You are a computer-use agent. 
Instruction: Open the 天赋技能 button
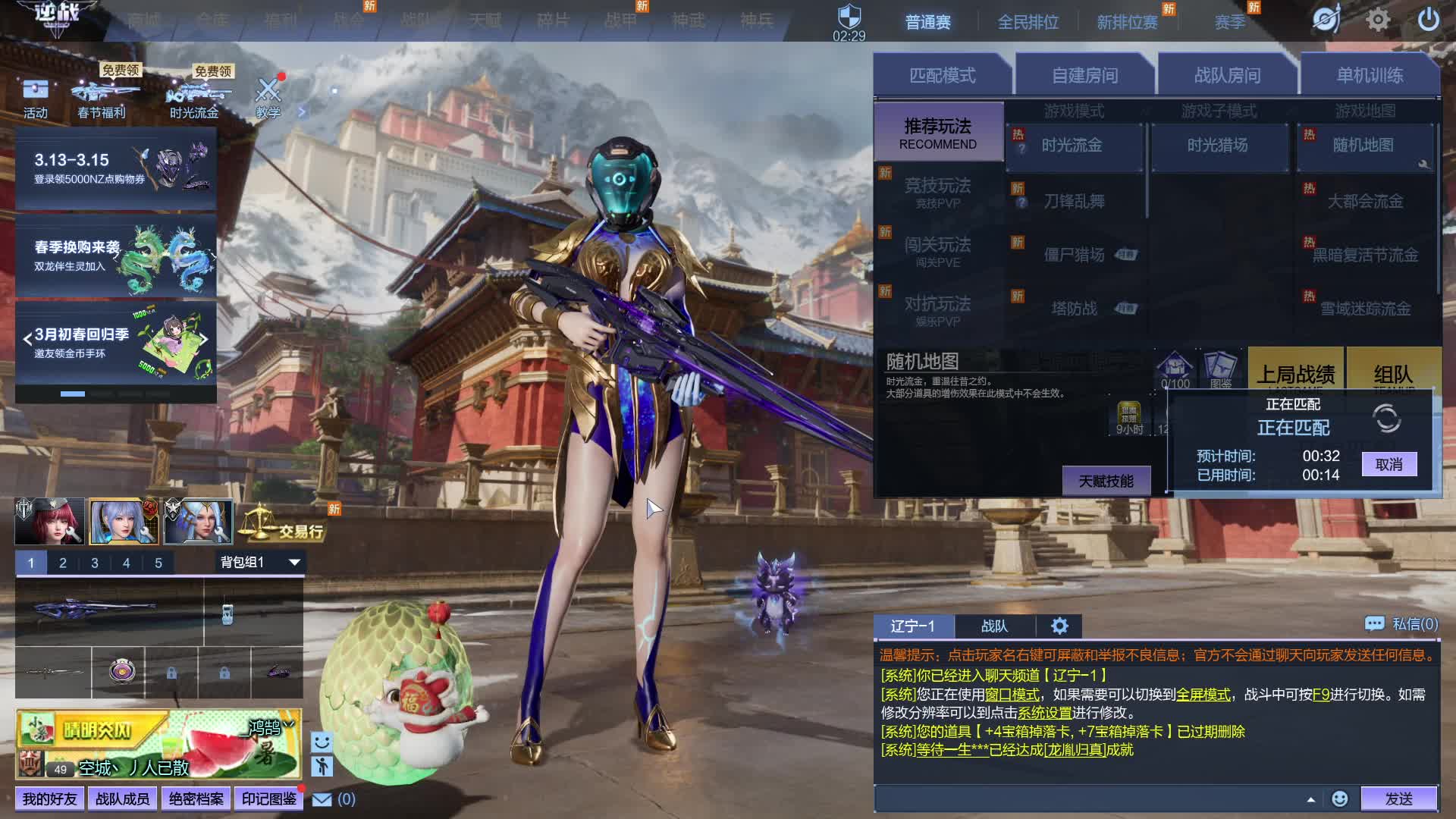click(x=1106, y=482)
